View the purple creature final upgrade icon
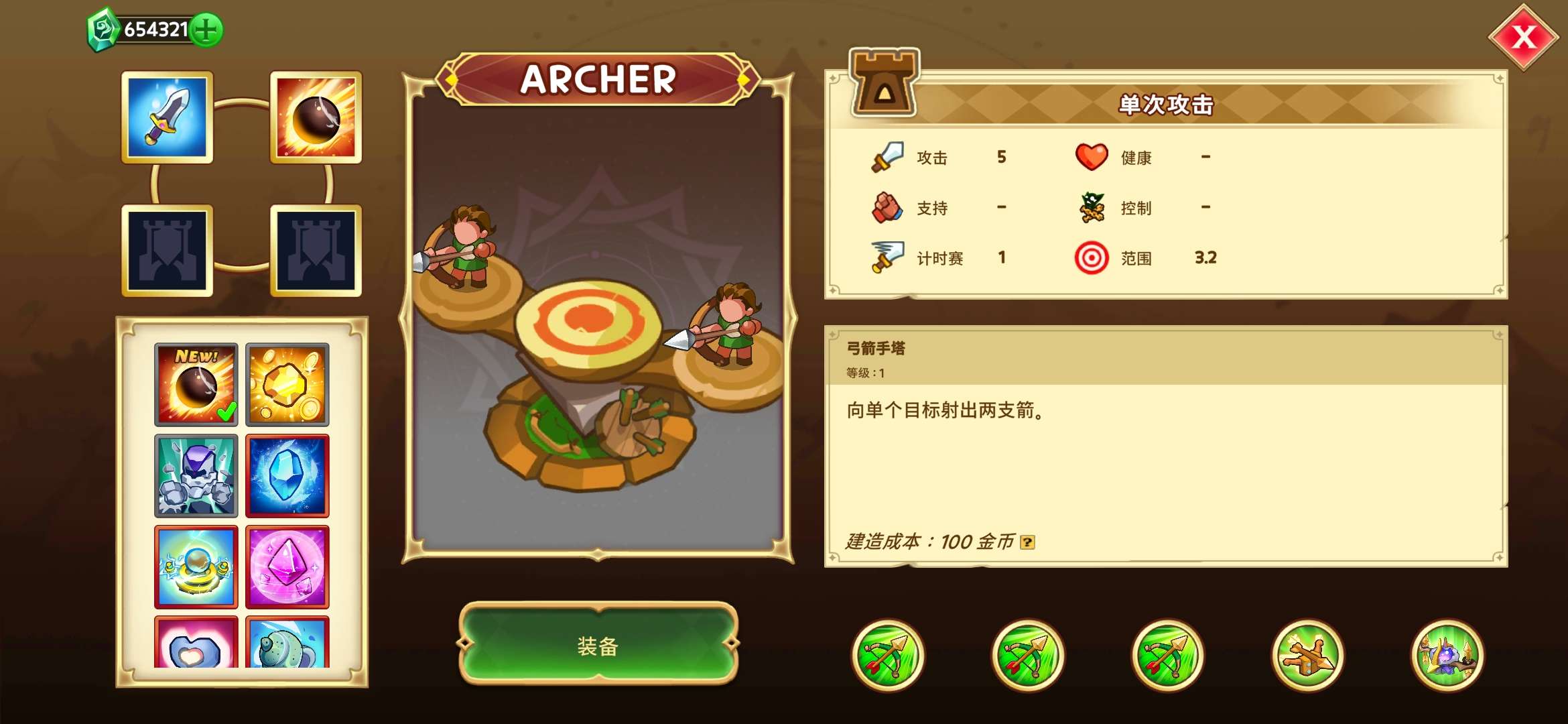Image resolution: width=1568 pixels, height=724 pixels. 1447,656
